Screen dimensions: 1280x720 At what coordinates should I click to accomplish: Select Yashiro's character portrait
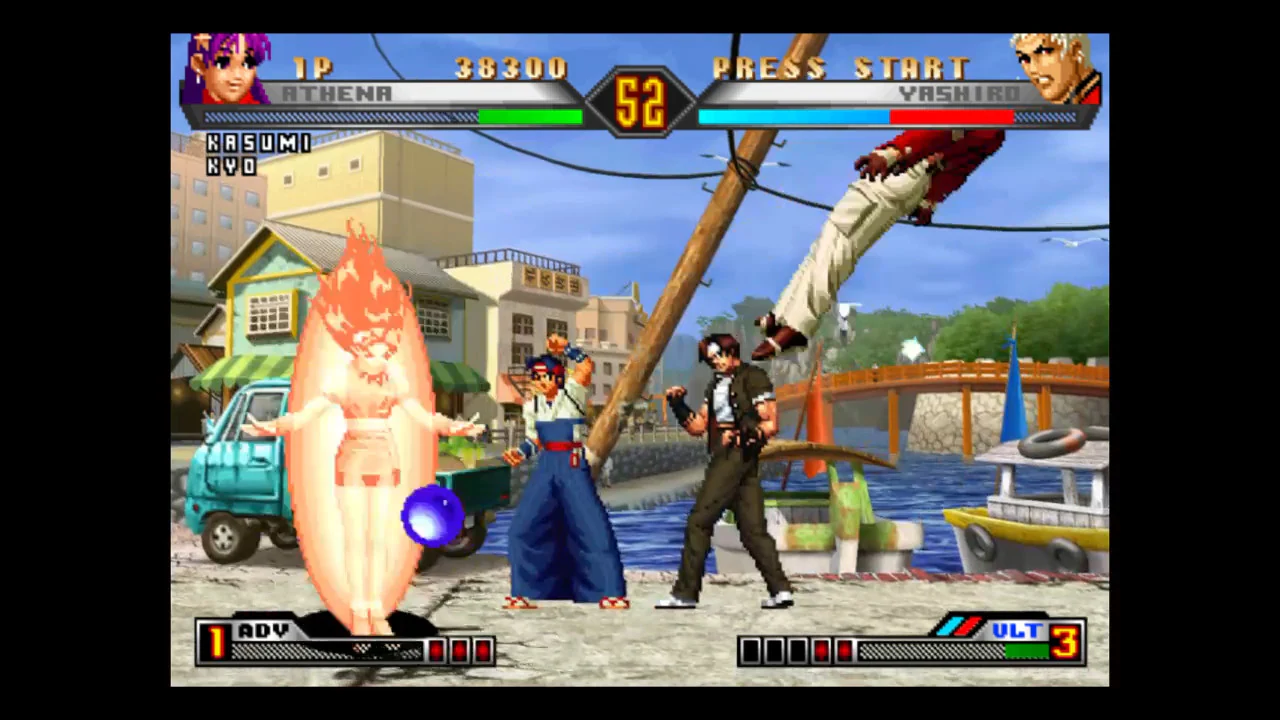coord(1055,68)
